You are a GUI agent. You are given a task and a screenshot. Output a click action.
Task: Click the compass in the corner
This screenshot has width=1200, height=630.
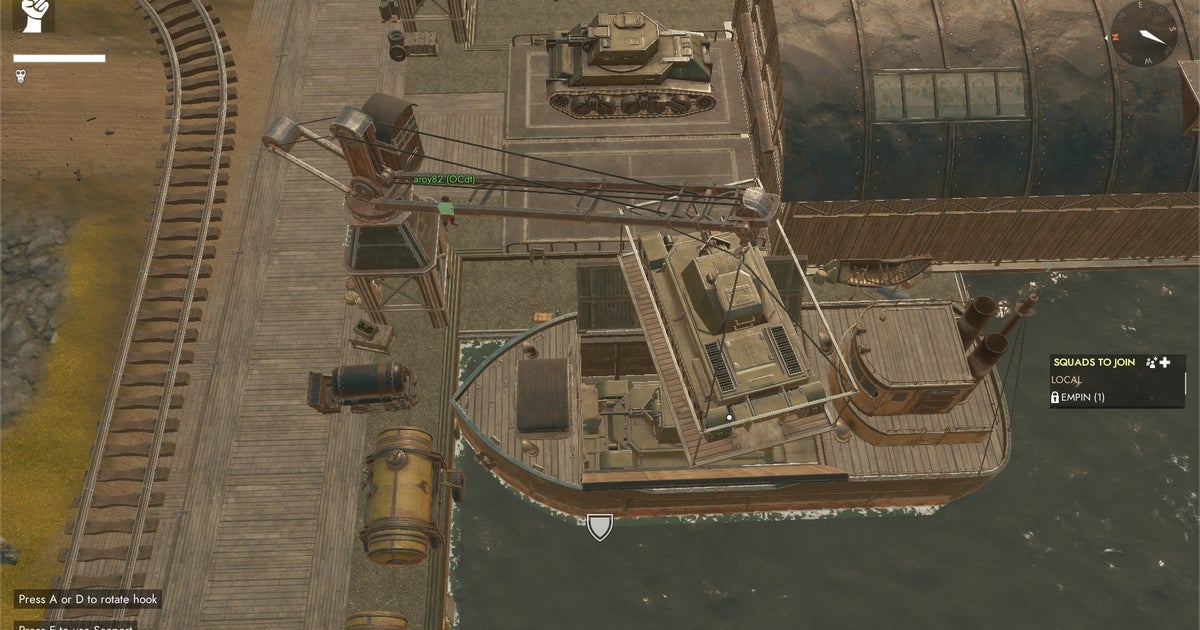(x=1144, y=33)
